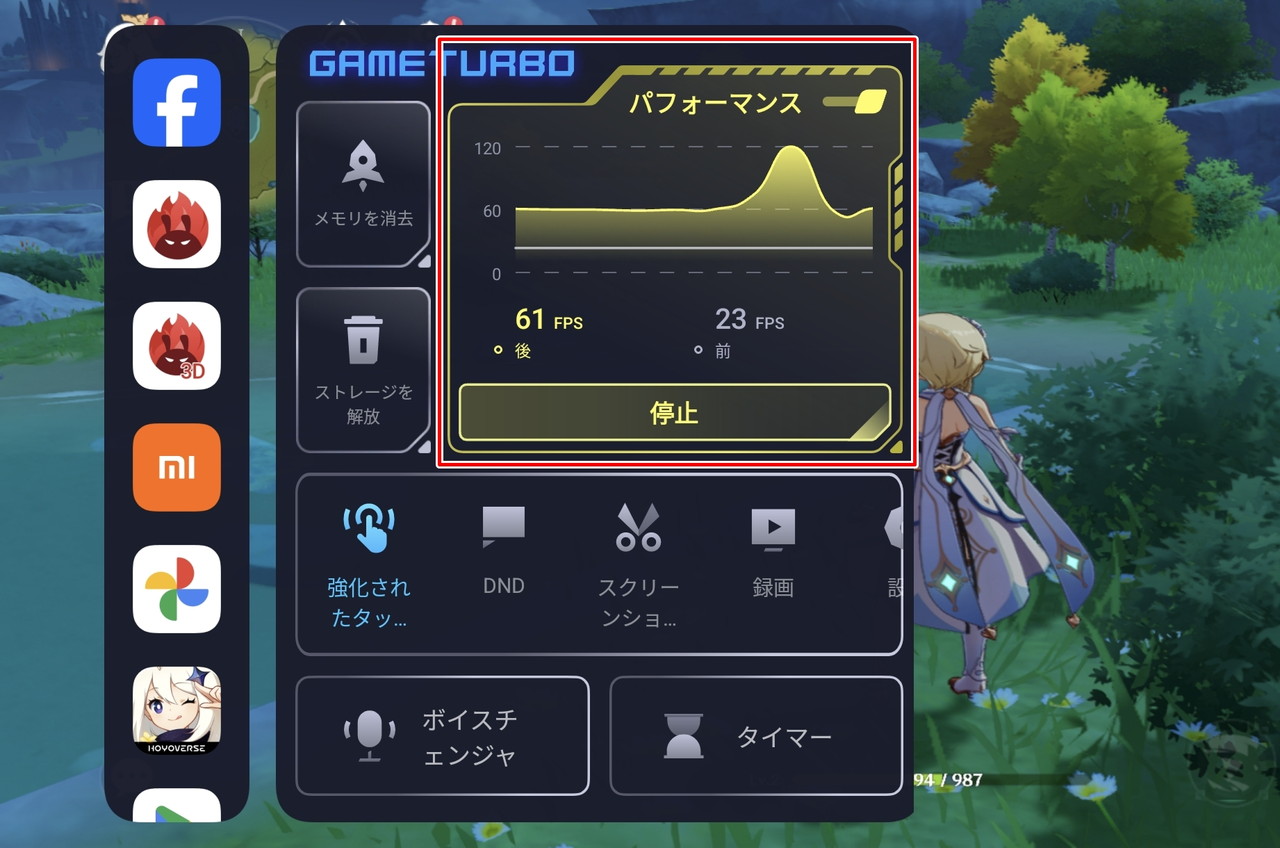This screenshot has width=1280, height=848.
Task: Open the DND speech bubble icon
Action: click(x=503, y=525)
